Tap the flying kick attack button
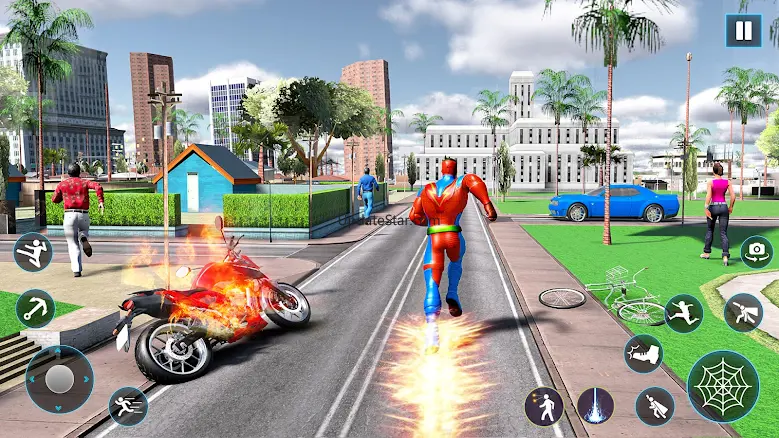 coord(33,252)
